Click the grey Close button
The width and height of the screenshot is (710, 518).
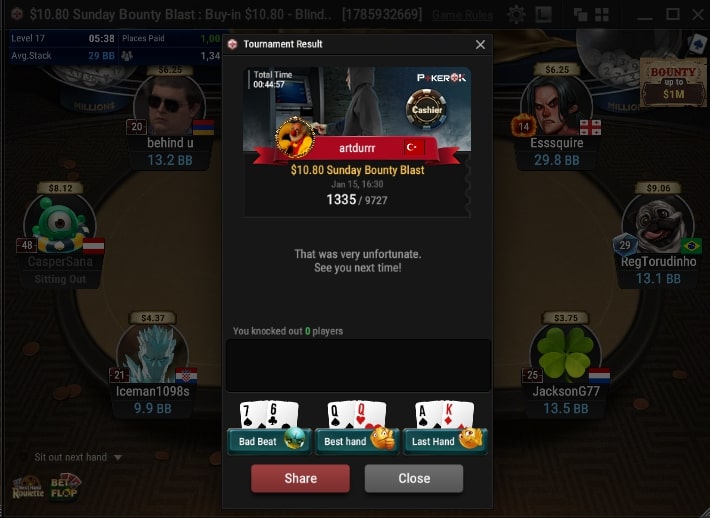coord(414,478)
